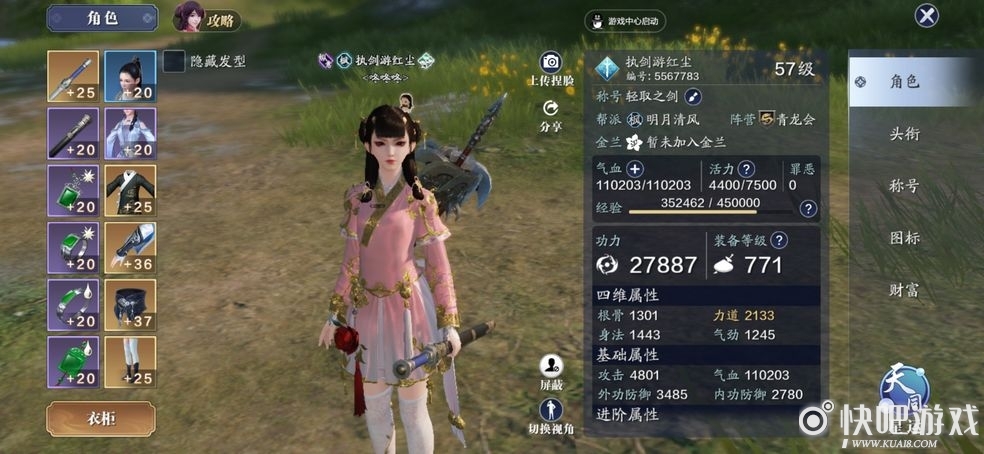Open the 图标 tab

[x=904, y=238]
